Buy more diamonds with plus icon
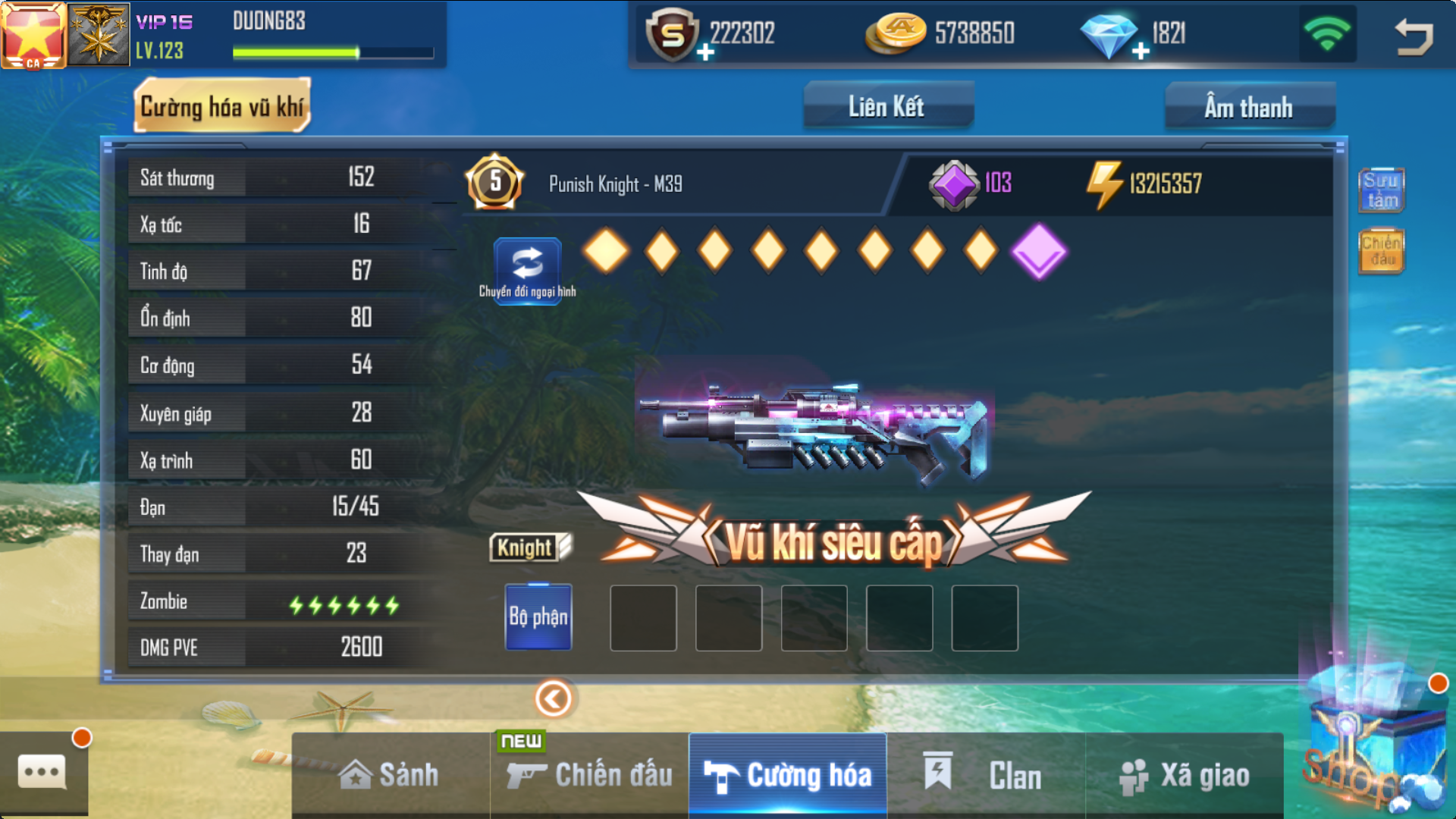1456x819 pixels. pos(1141,52)
